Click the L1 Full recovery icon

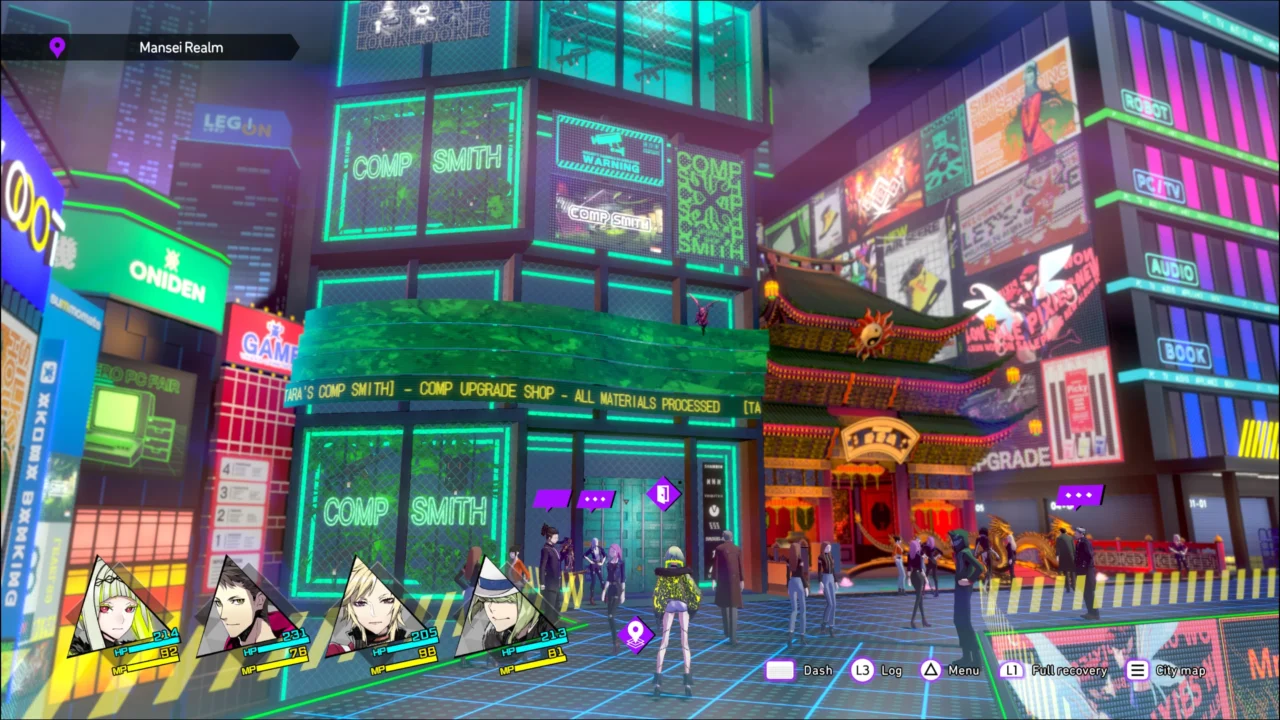tap(1012, 670)
